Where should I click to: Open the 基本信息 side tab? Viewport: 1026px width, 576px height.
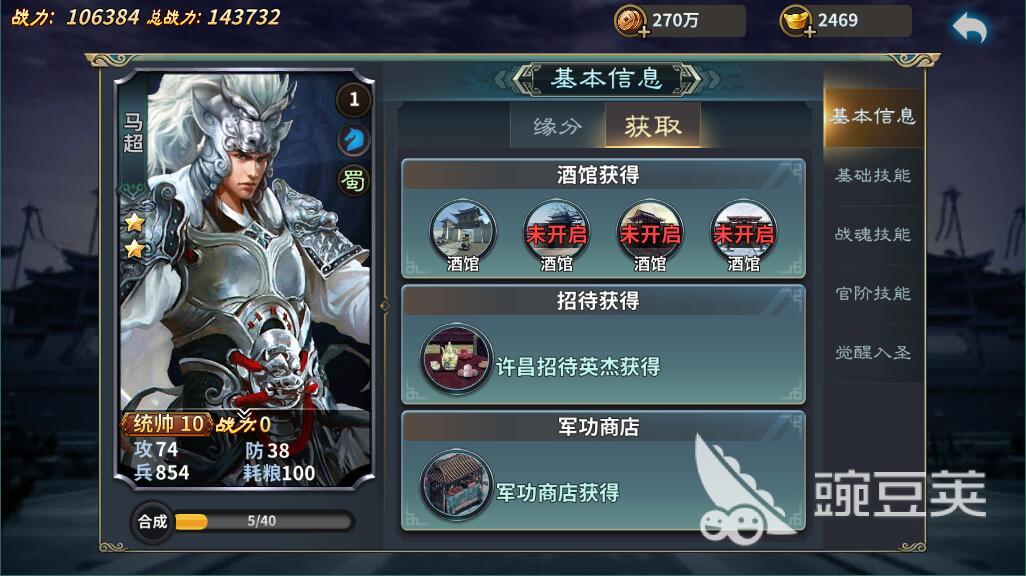[x=872, y=117]
